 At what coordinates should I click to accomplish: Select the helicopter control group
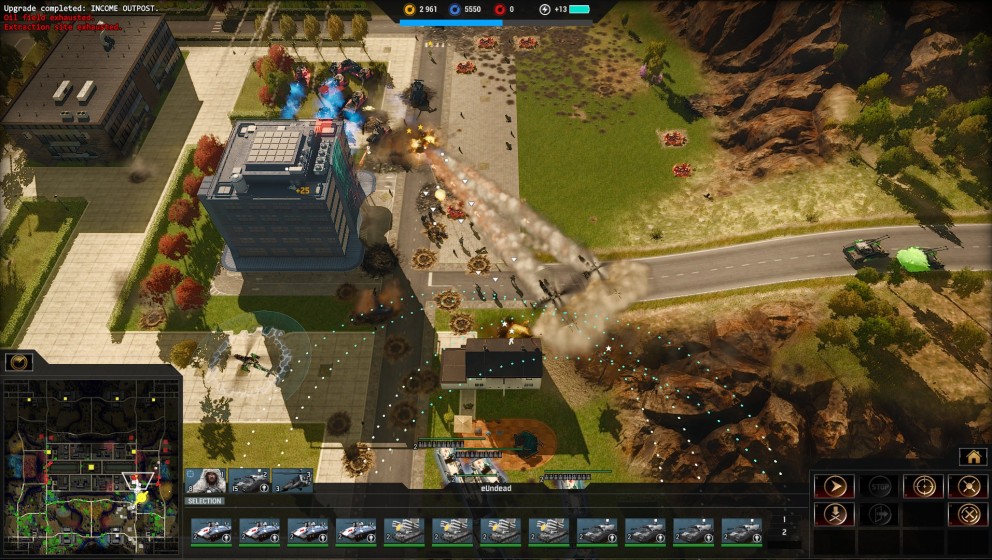tap(292, 481)
